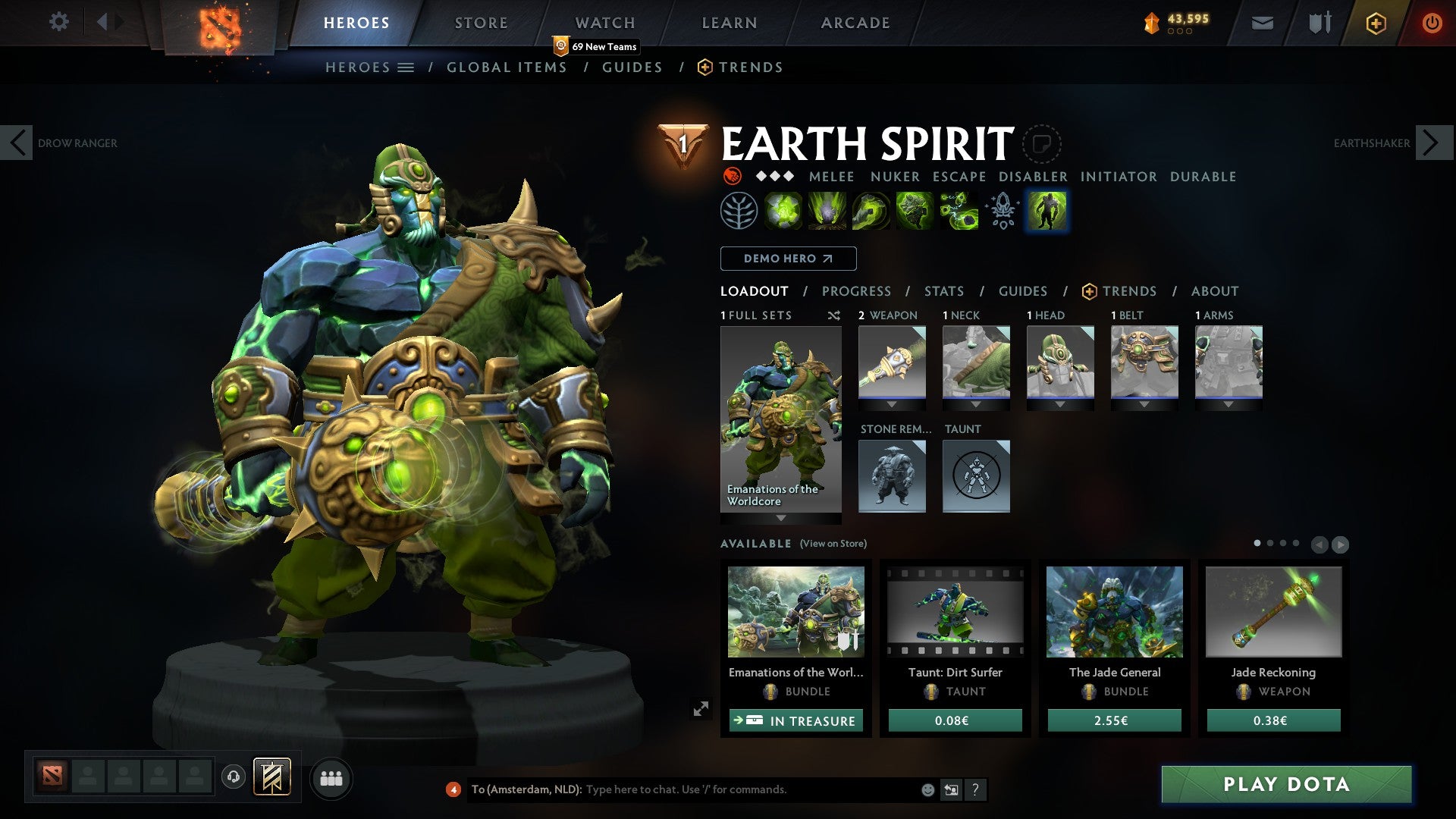Open the settings gear icon

[x=58, y=22]
